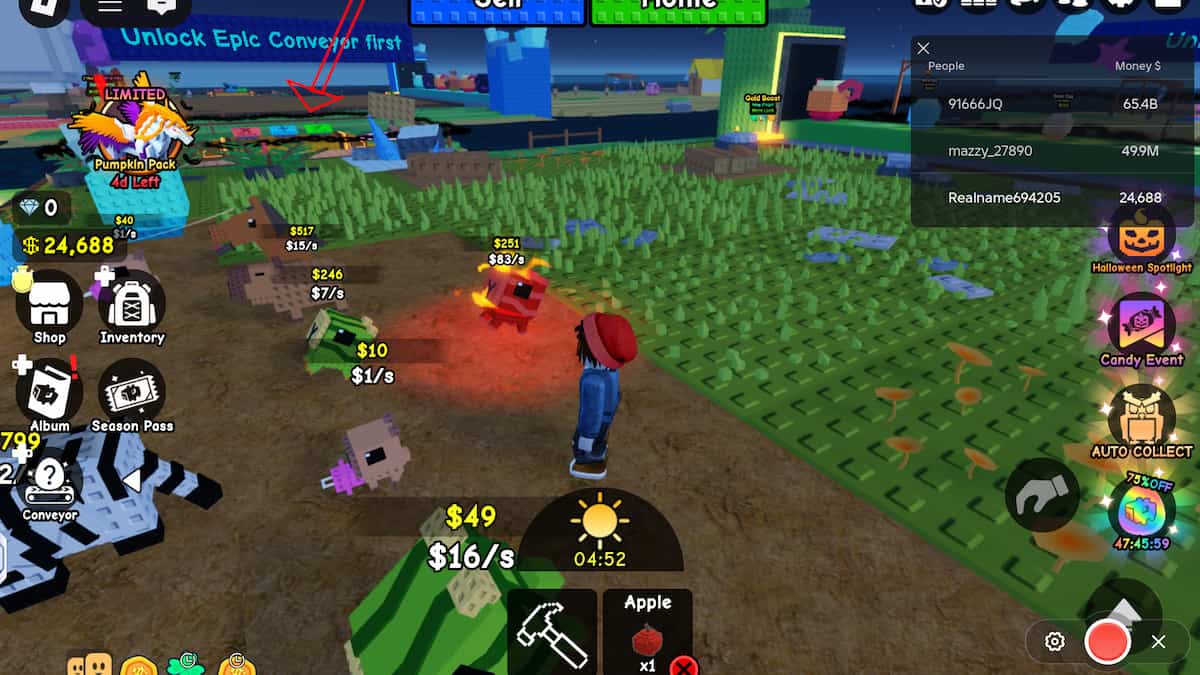Click the blue Sell button

[x=496, y=8]
